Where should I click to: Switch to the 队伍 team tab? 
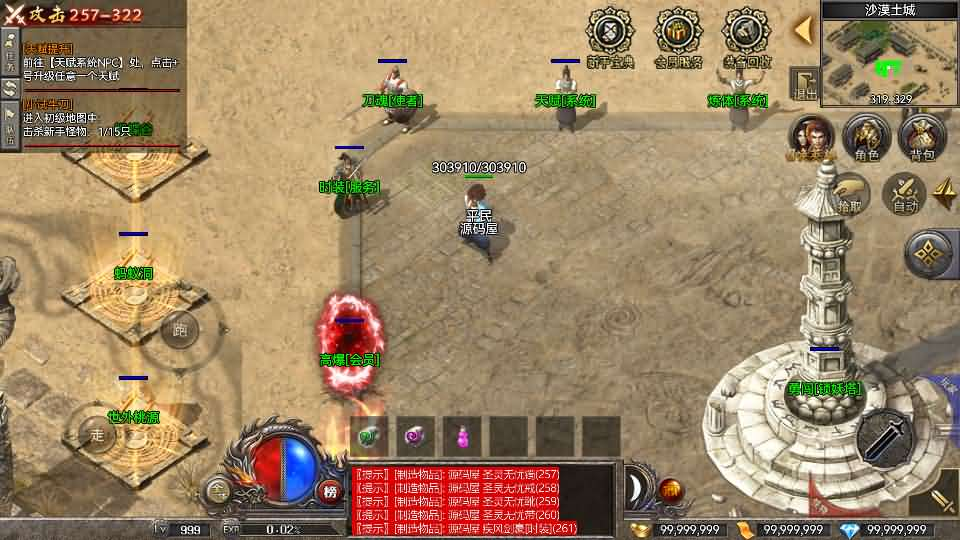(x=9, y=131)
